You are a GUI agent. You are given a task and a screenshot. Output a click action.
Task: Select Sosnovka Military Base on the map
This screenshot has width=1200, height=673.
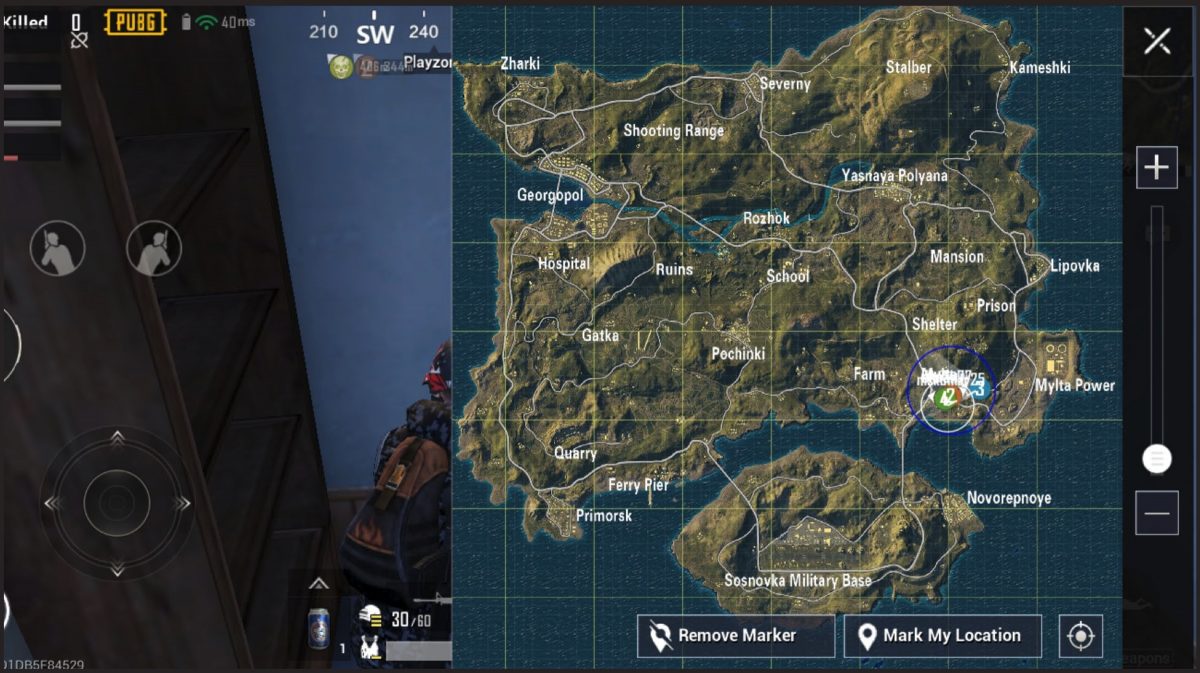[797, 581]
